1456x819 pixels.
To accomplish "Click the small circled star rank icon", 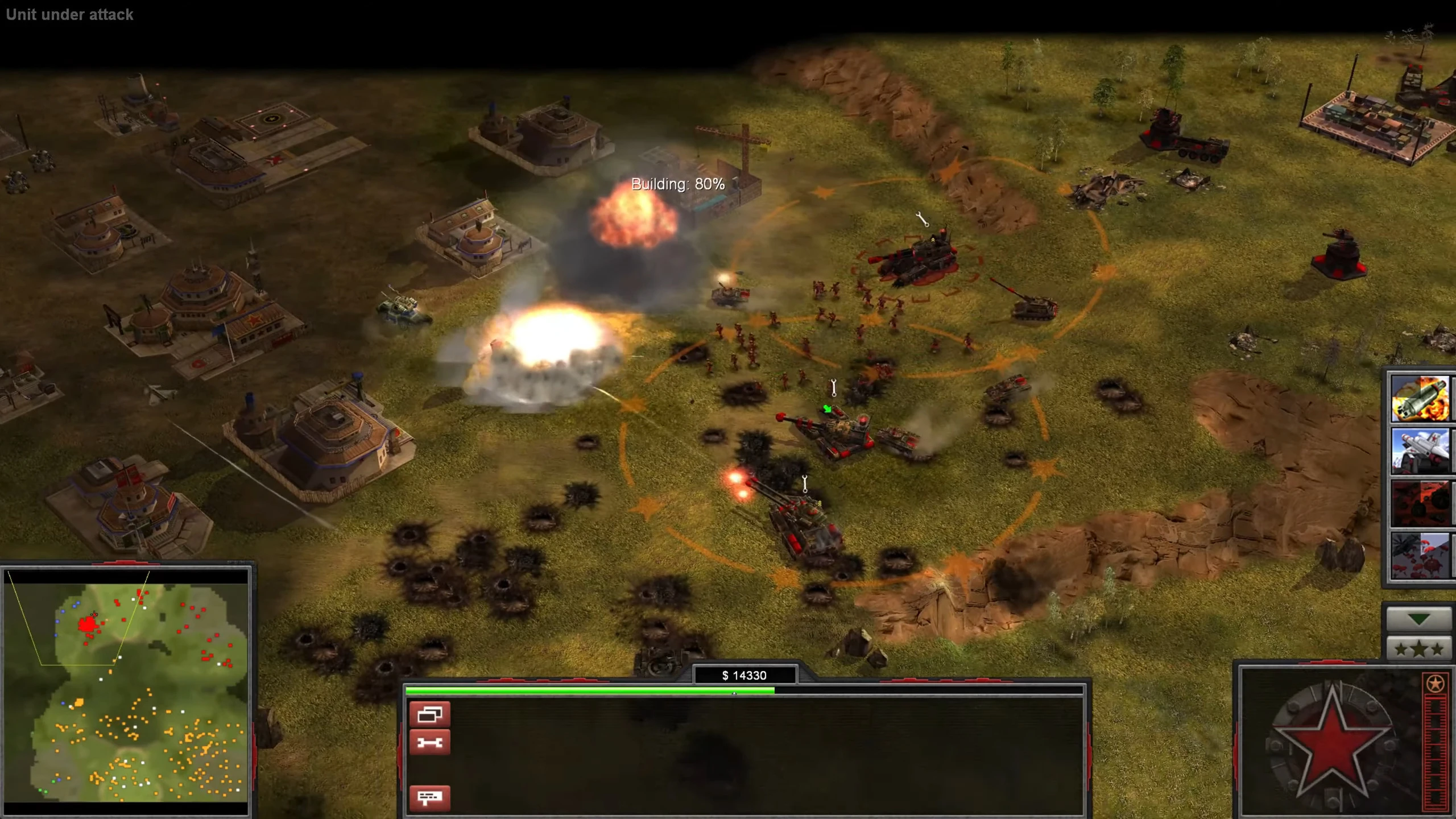I will click(x=1435, y=684).
